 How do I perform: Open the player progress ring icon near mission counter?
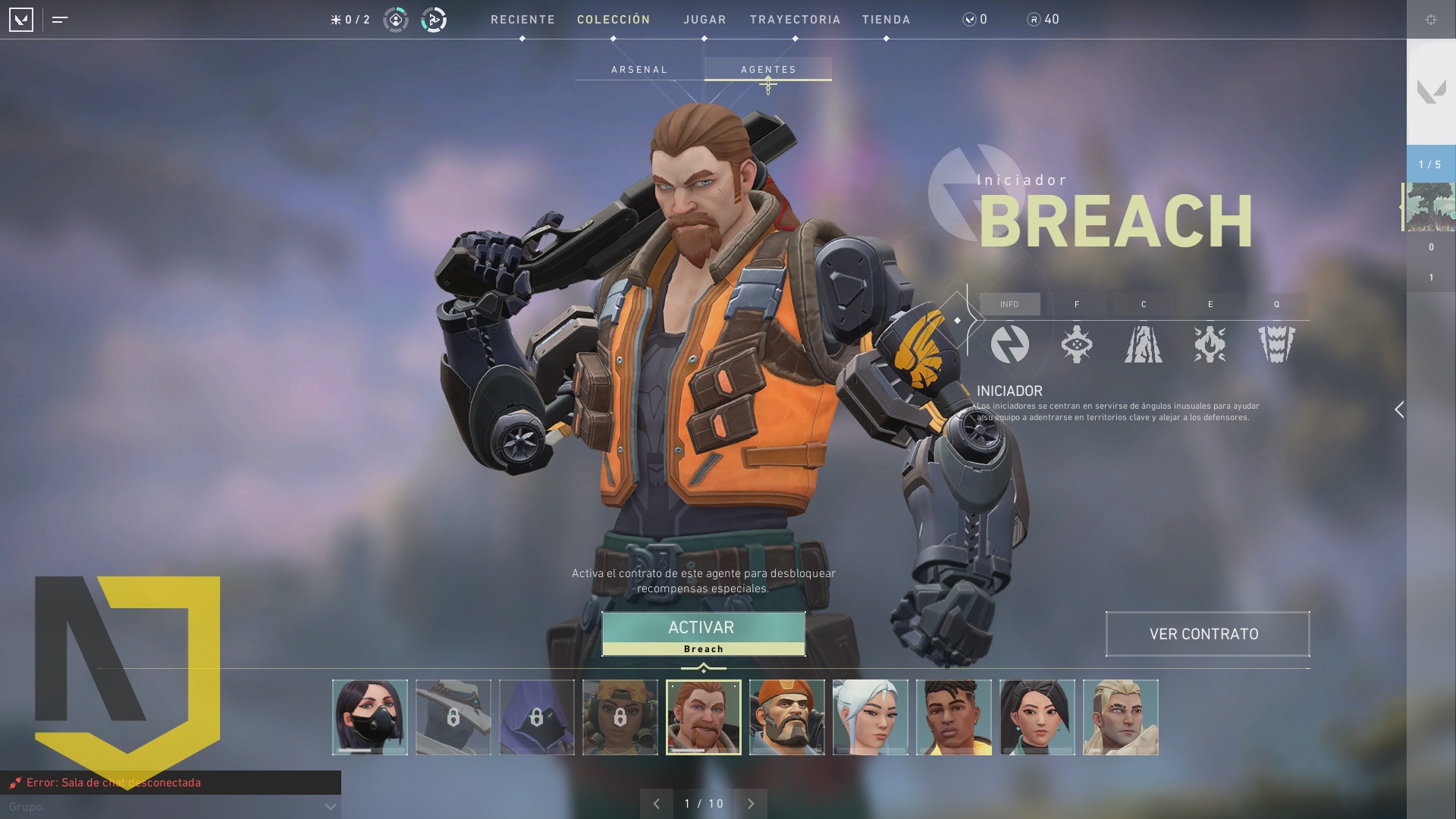[x=395, y=20]
